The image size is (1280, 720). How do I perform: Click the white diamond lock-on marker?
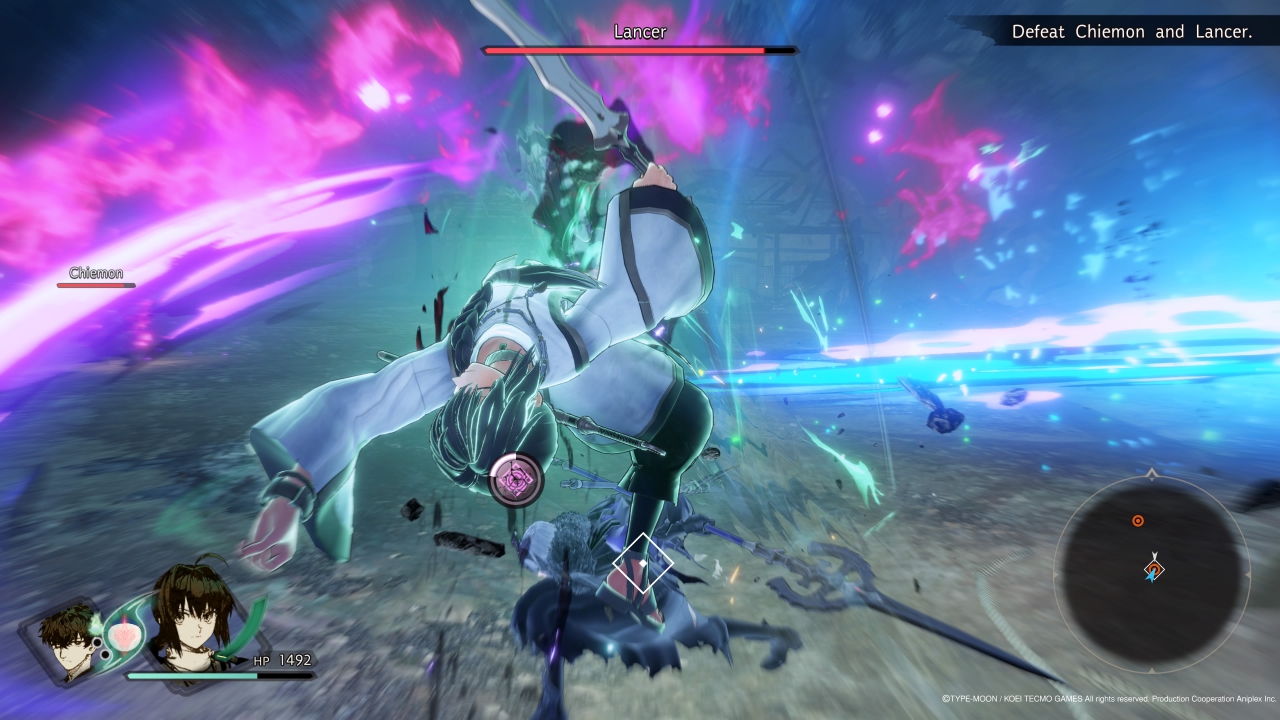coord(642,563)
